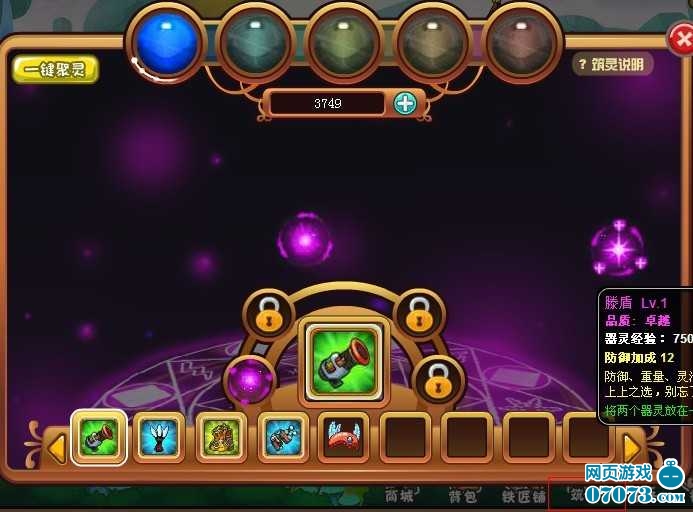Viewport: 693px width, 512px height.
Task: Click the purple orb socket slot
Action: (x=249, y=381)
